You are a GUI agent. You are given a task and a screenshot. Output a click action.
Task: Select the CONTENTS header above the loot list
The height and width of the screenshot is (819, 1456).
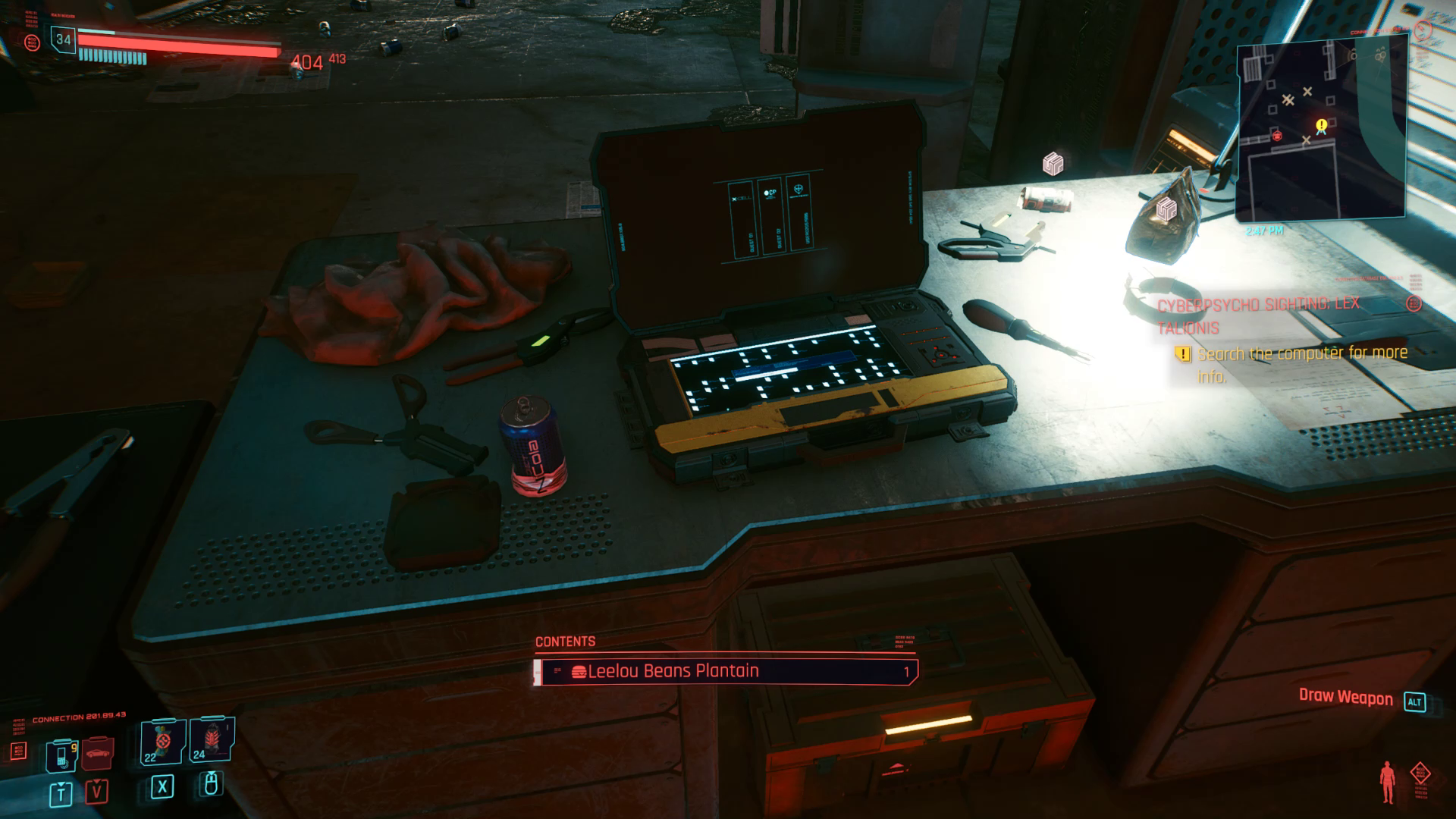[x=564, y=642]
